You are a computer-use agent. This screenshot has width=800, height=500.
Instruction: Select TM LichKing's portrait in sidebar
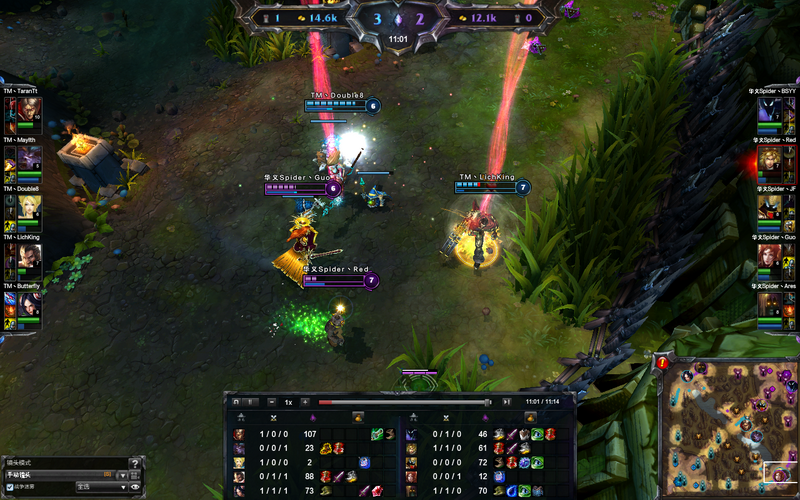[27, 260]
